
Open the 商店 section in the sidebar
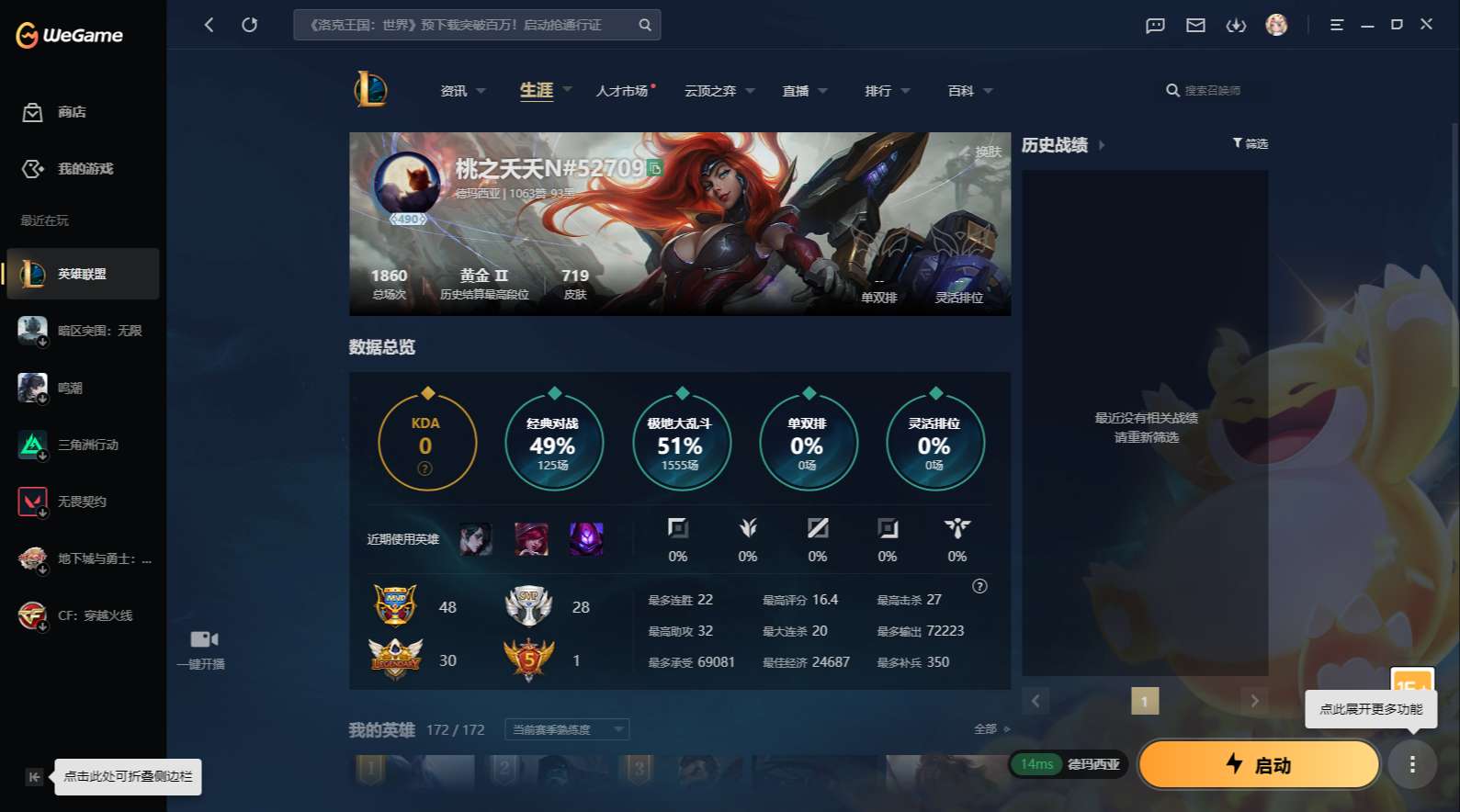click(70, 112)
